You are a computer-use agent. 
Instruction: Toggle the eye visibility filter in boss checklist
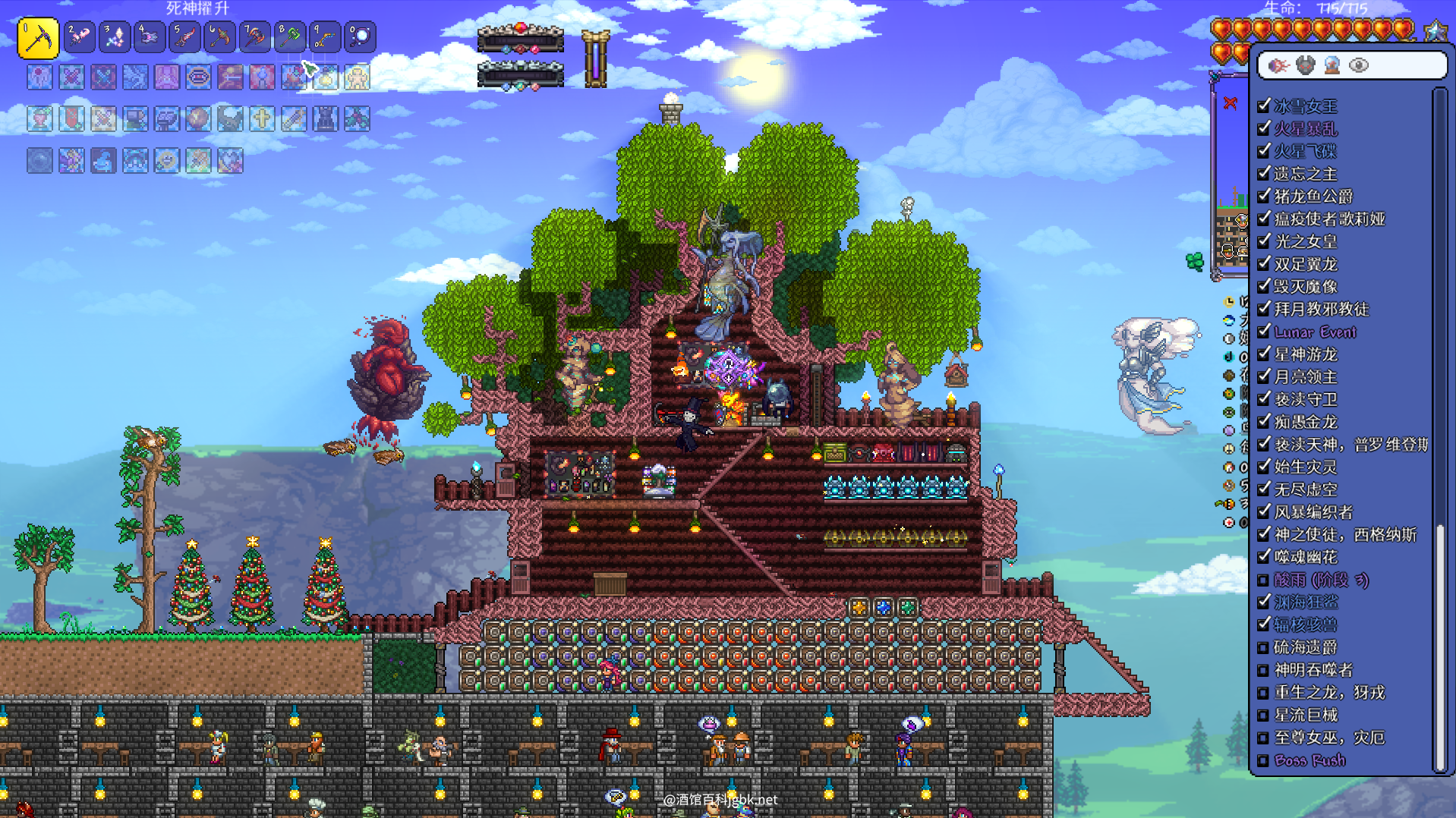pyautogui.click(x=1358, y=65)
